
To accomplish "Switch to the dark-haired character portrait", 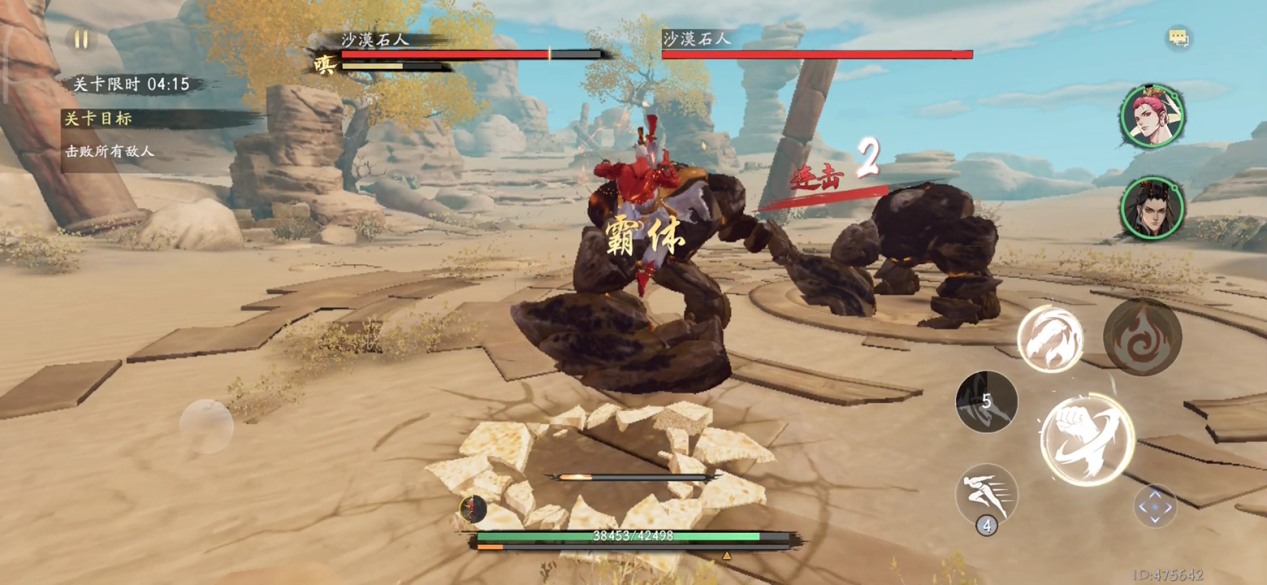I will tap(1152, 209).
